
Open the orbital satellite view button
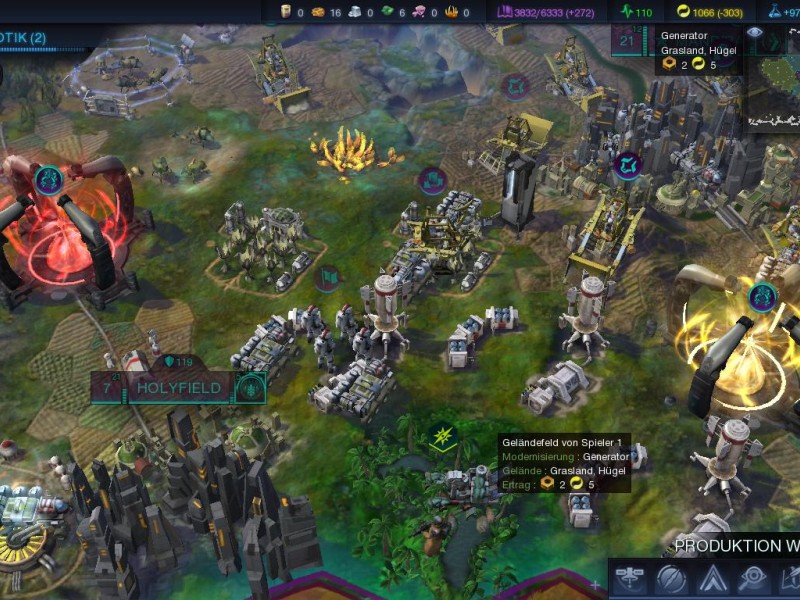629,578
